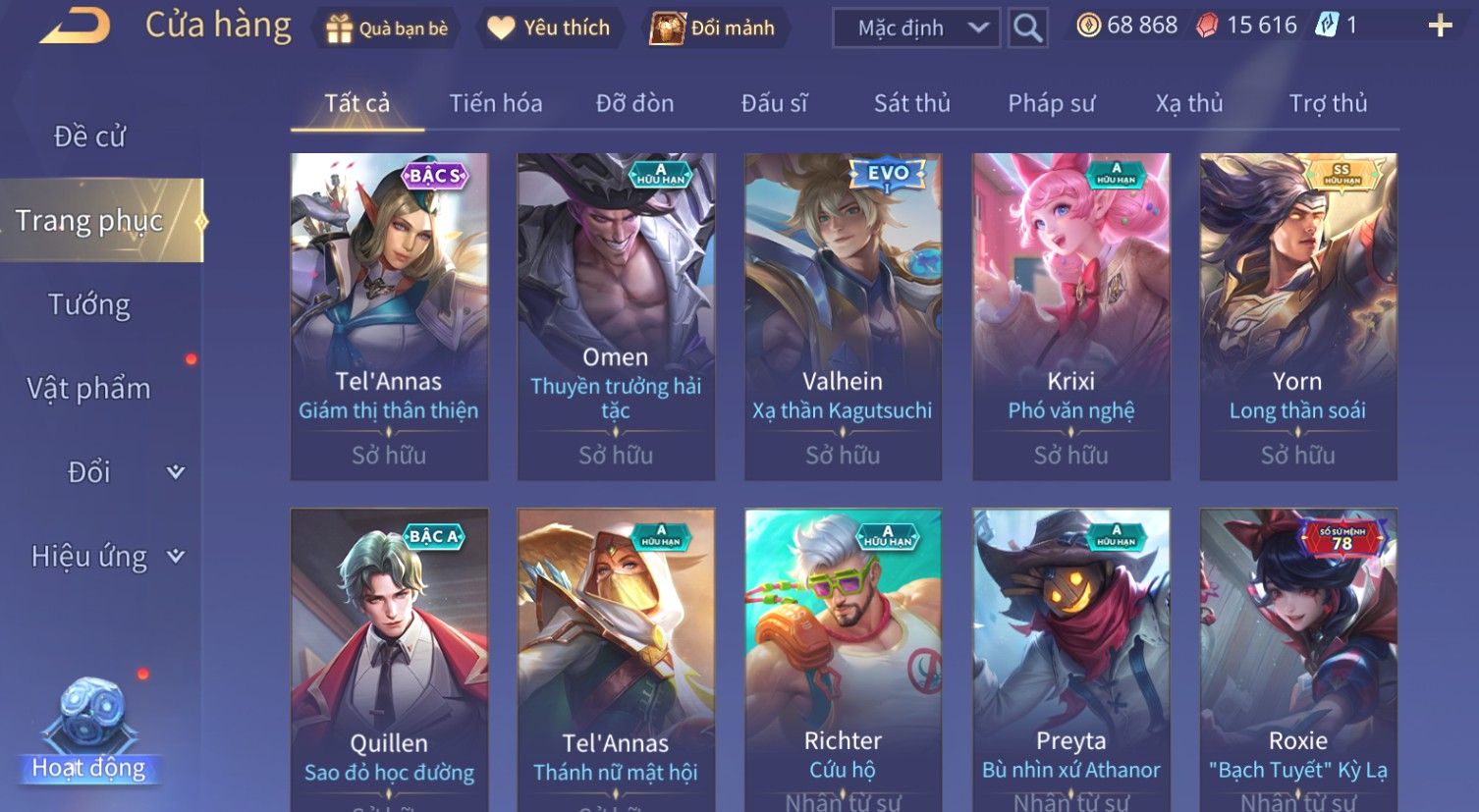
Task: Choose the Trợ thủ tab
Action: 1328,103
